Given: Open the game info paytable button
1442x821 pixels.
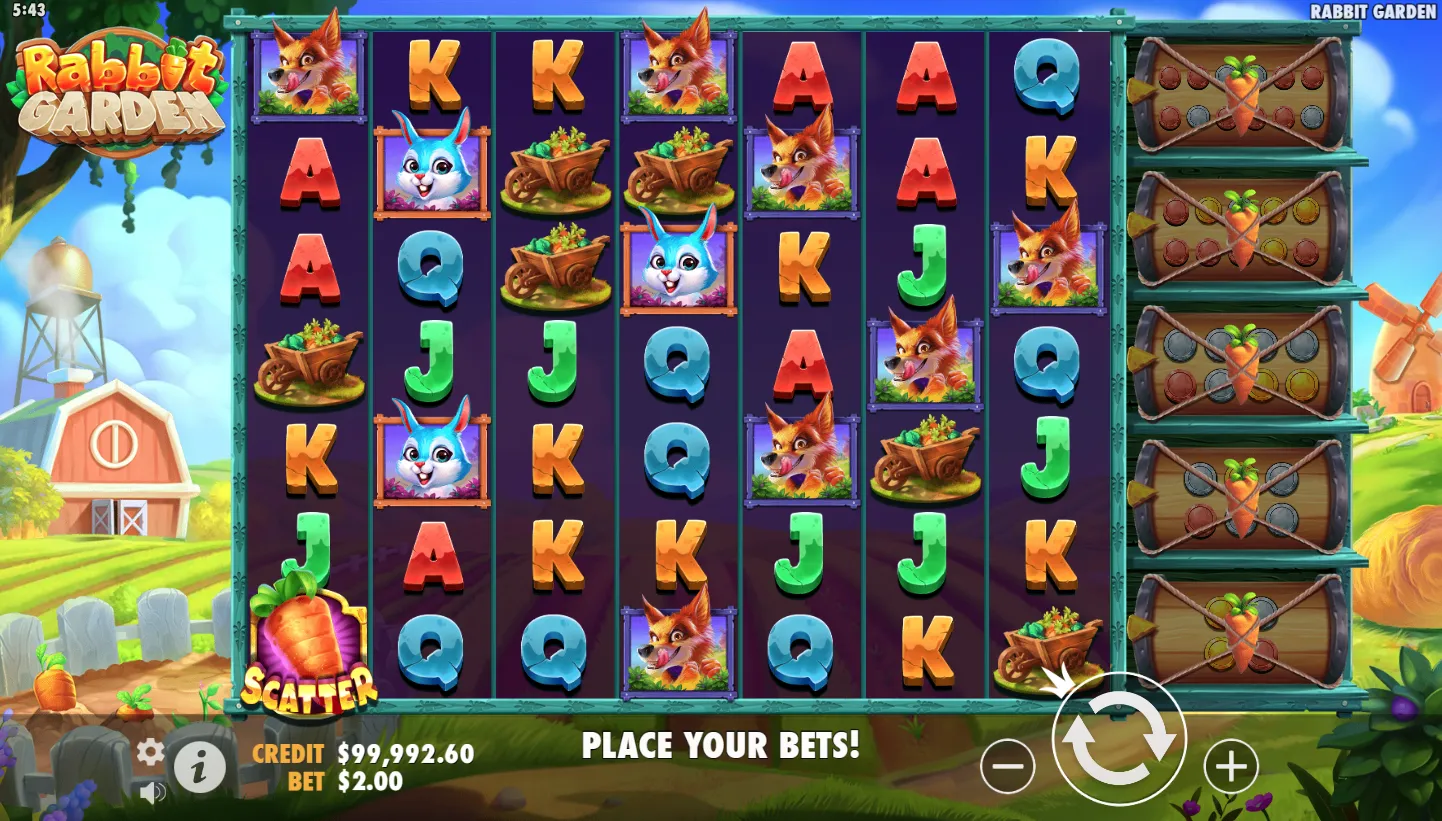Looking at the screenshot, I should coord(199,768).
